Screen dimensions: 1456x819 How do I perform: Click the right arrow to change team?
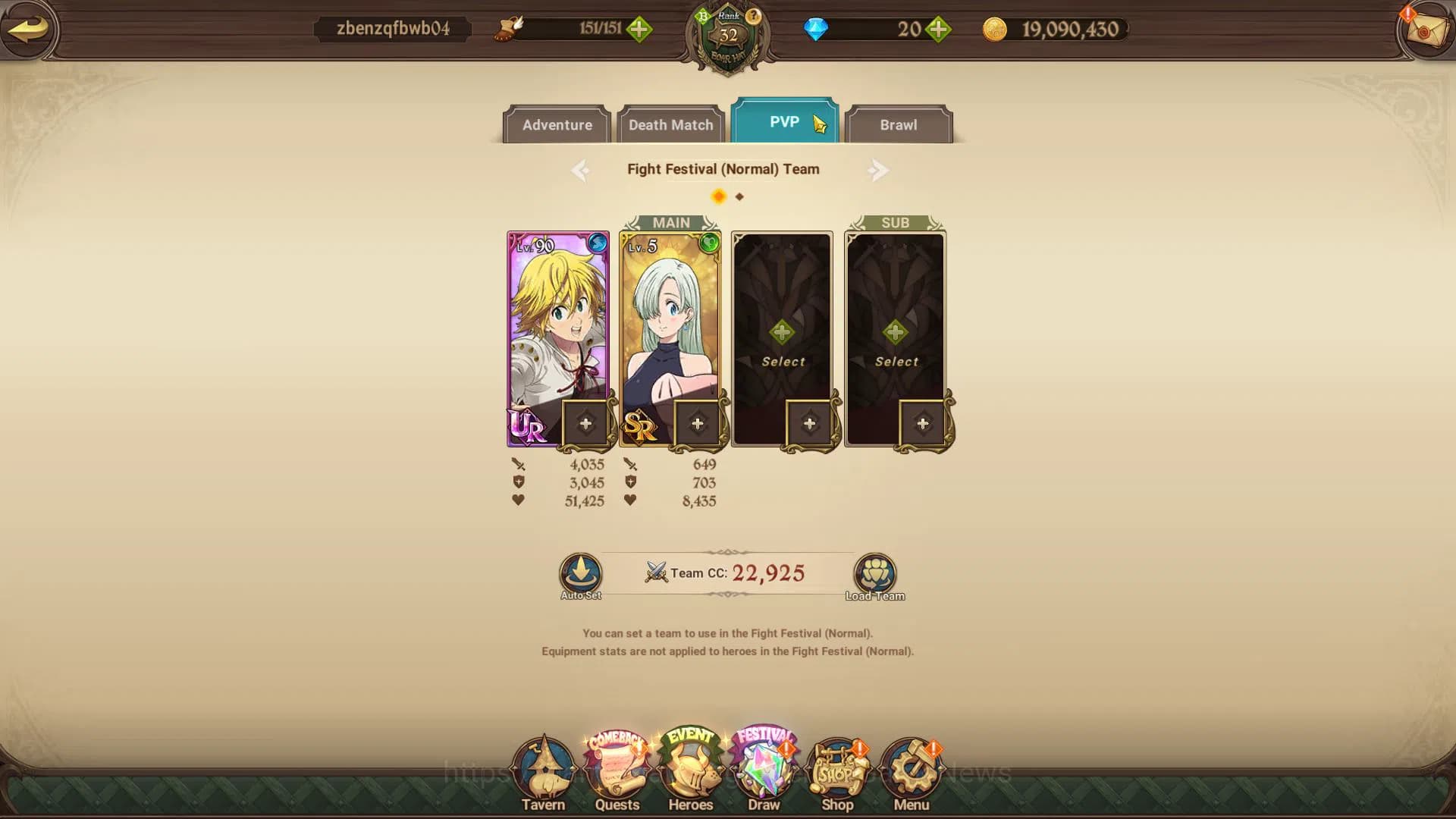point(878,170)
